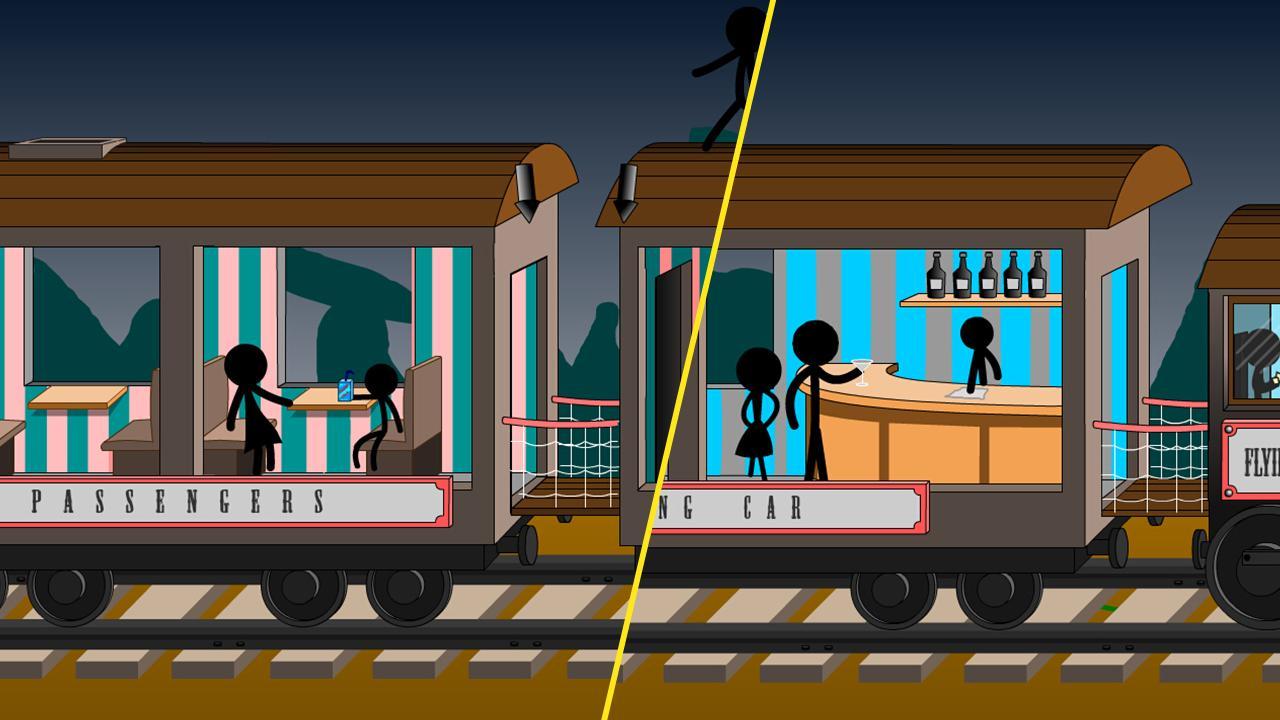Select the arrow on the dining car roof
This screenshot has width=1280, height=720.
626,193
